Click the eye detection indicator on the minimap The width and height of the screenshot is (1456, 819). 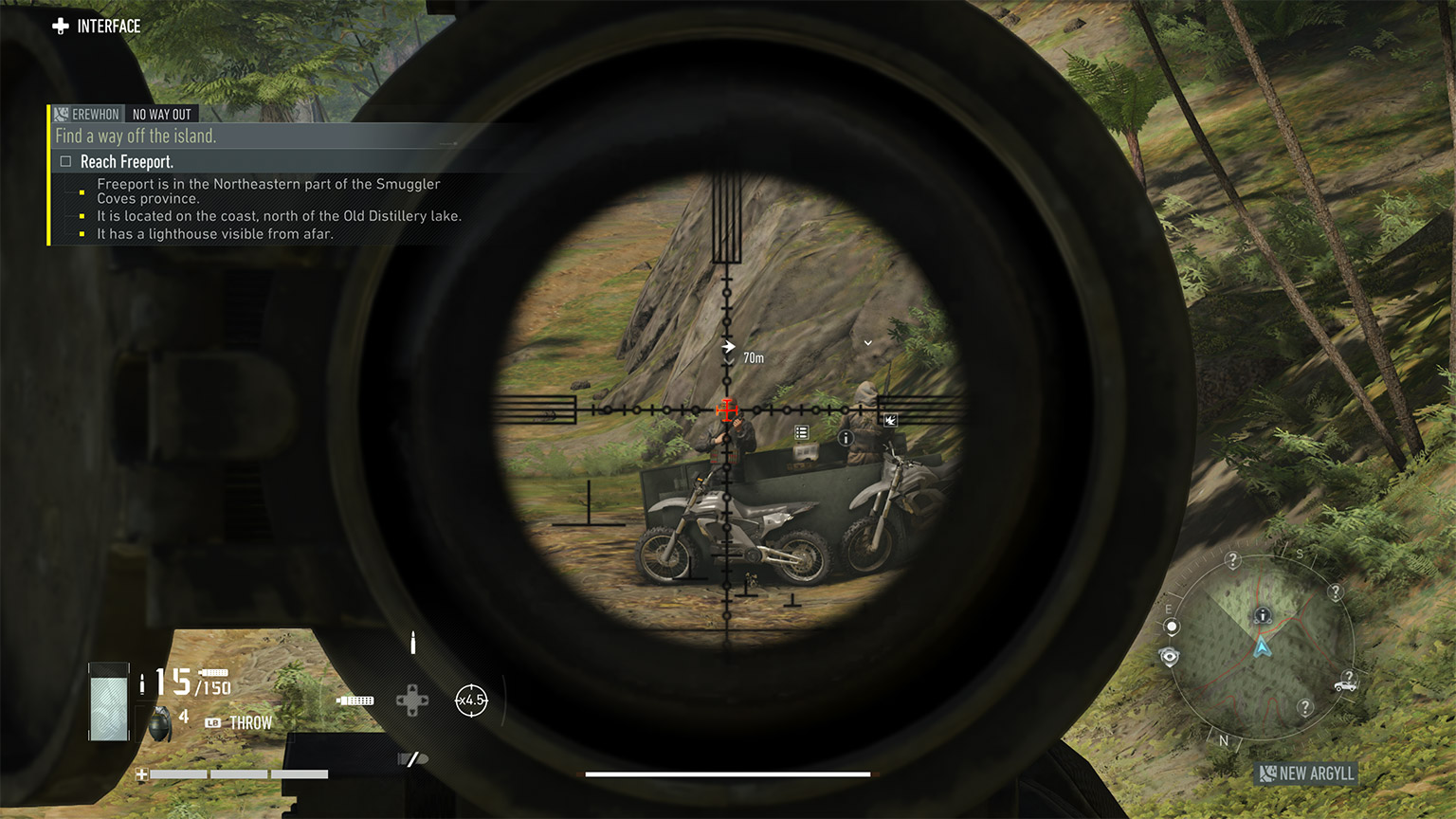1169,656
